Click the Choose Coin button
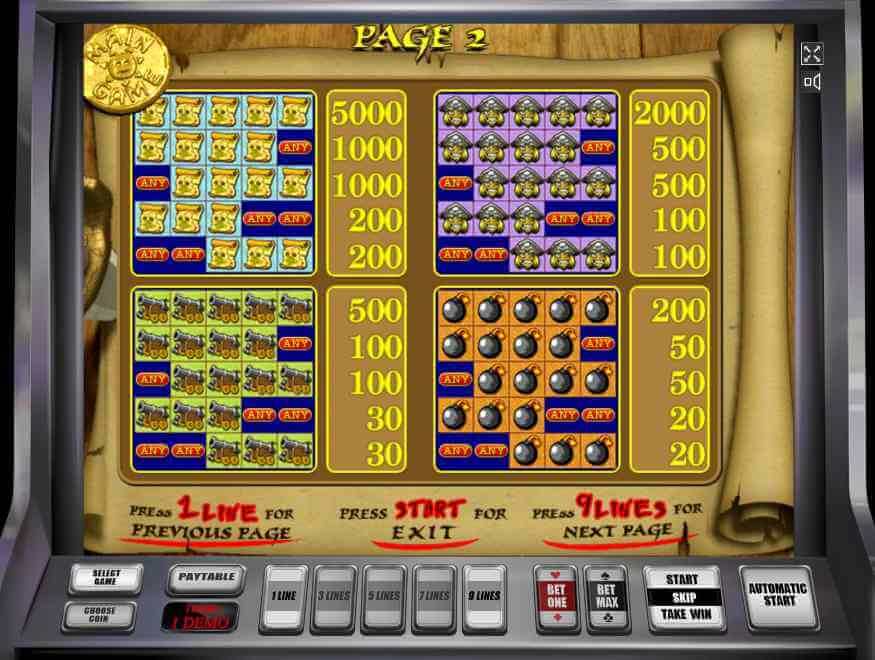 pyautogui.click(x=100, y=615)
